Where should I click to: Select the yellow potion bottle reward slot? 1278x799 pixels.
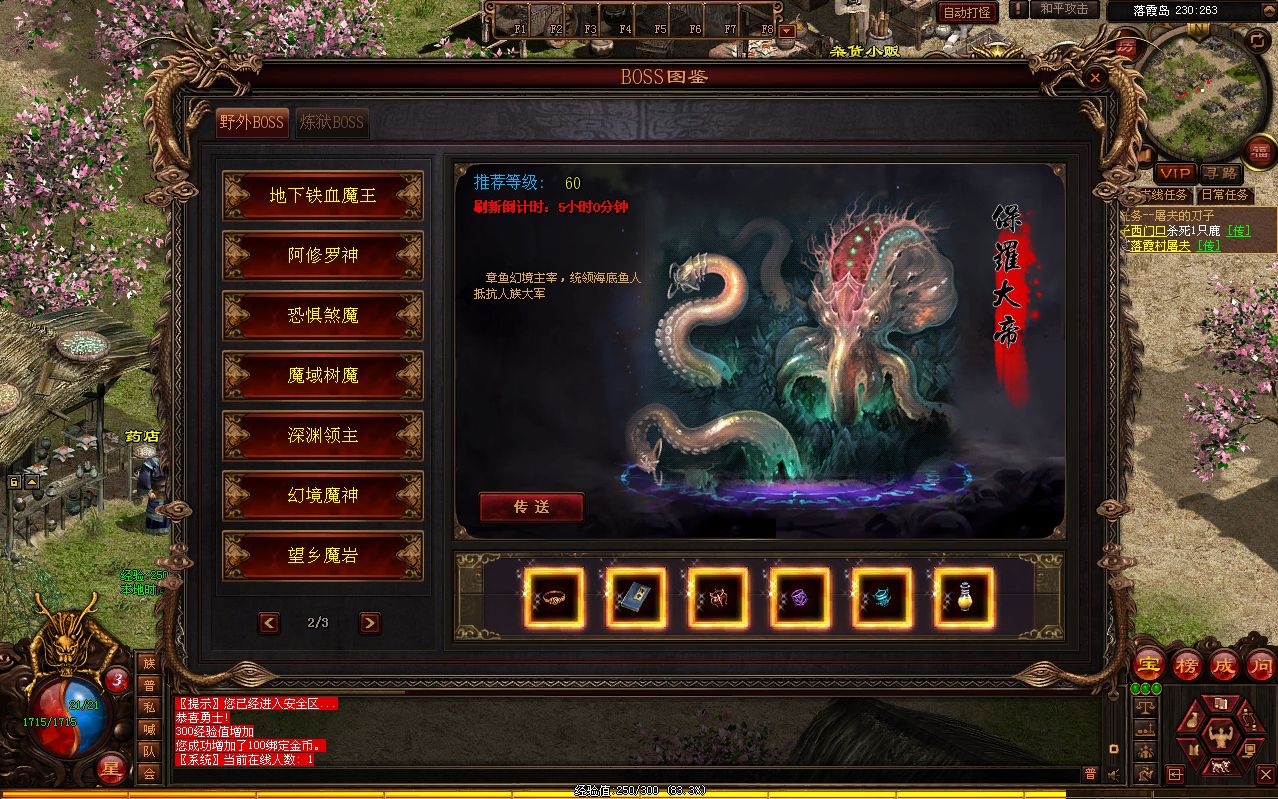click(963, 598)
